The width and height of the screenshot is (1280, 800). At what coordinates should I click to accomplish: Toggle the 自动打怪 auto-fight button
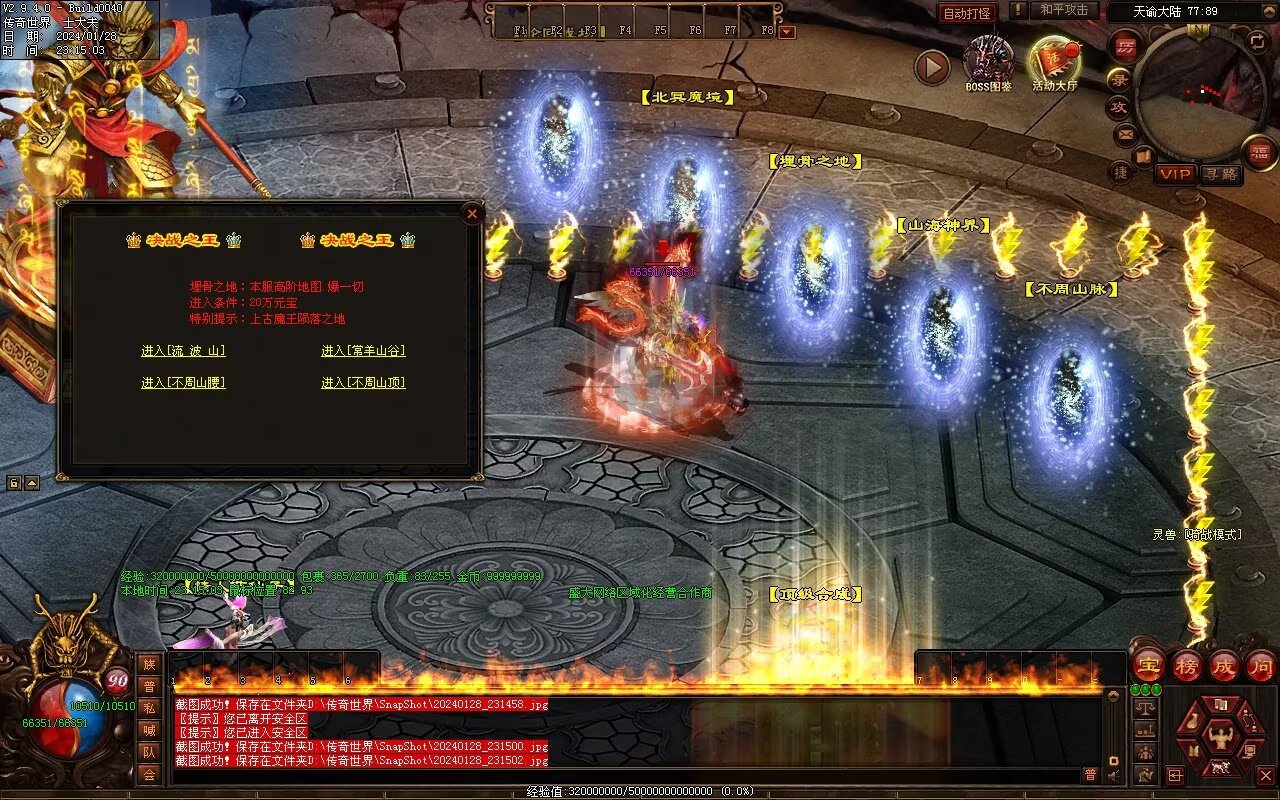pos(967,13)
